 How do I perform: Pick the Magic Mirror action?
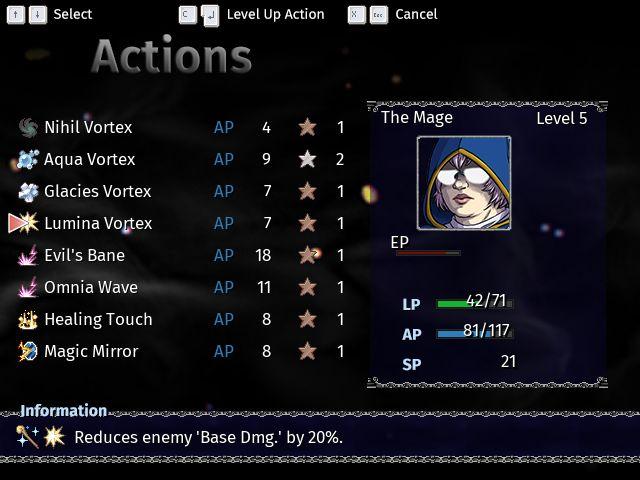(91, 351)
